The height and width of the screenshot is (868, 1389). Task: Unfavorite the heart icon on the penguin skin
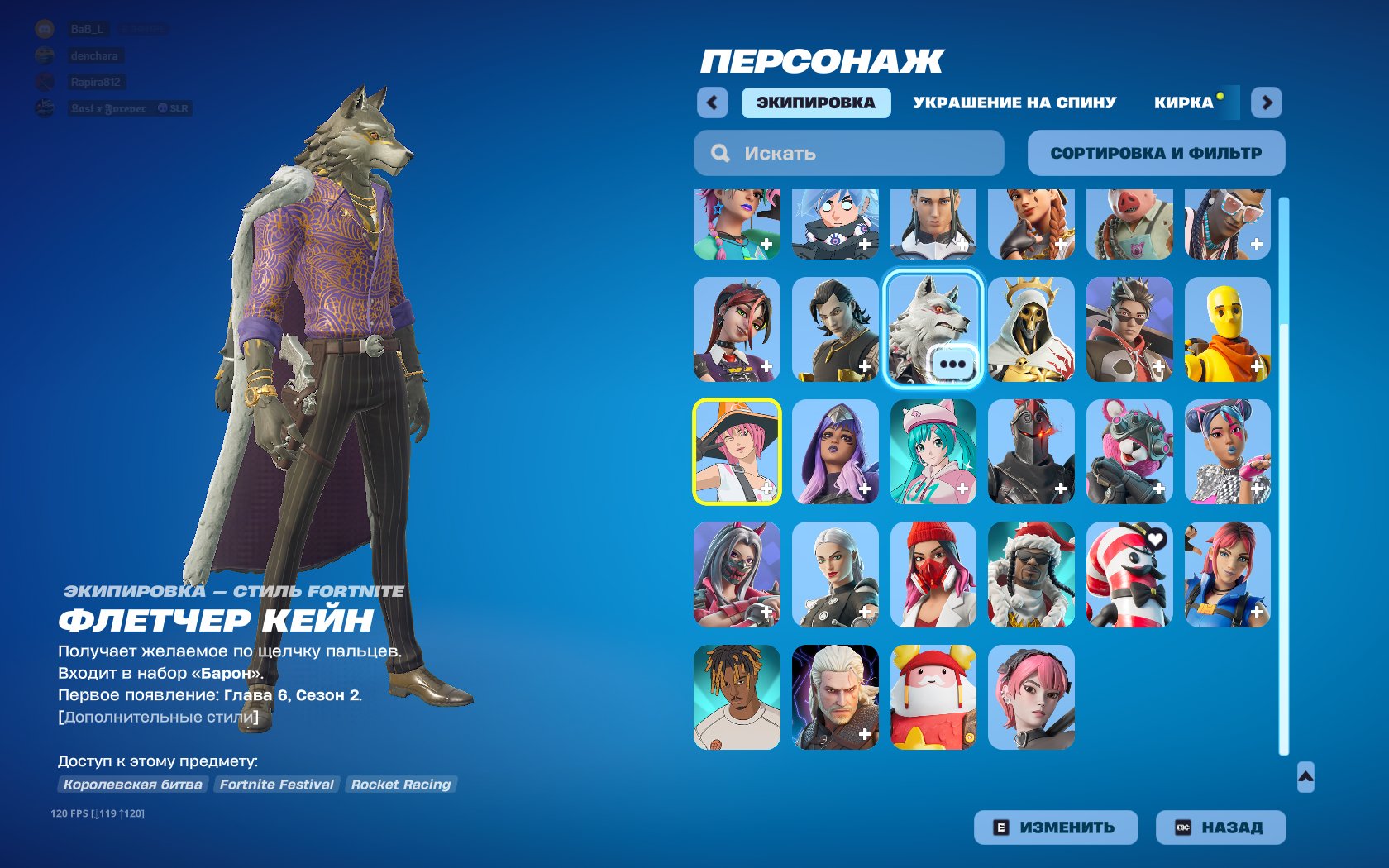coord(1157,537)
